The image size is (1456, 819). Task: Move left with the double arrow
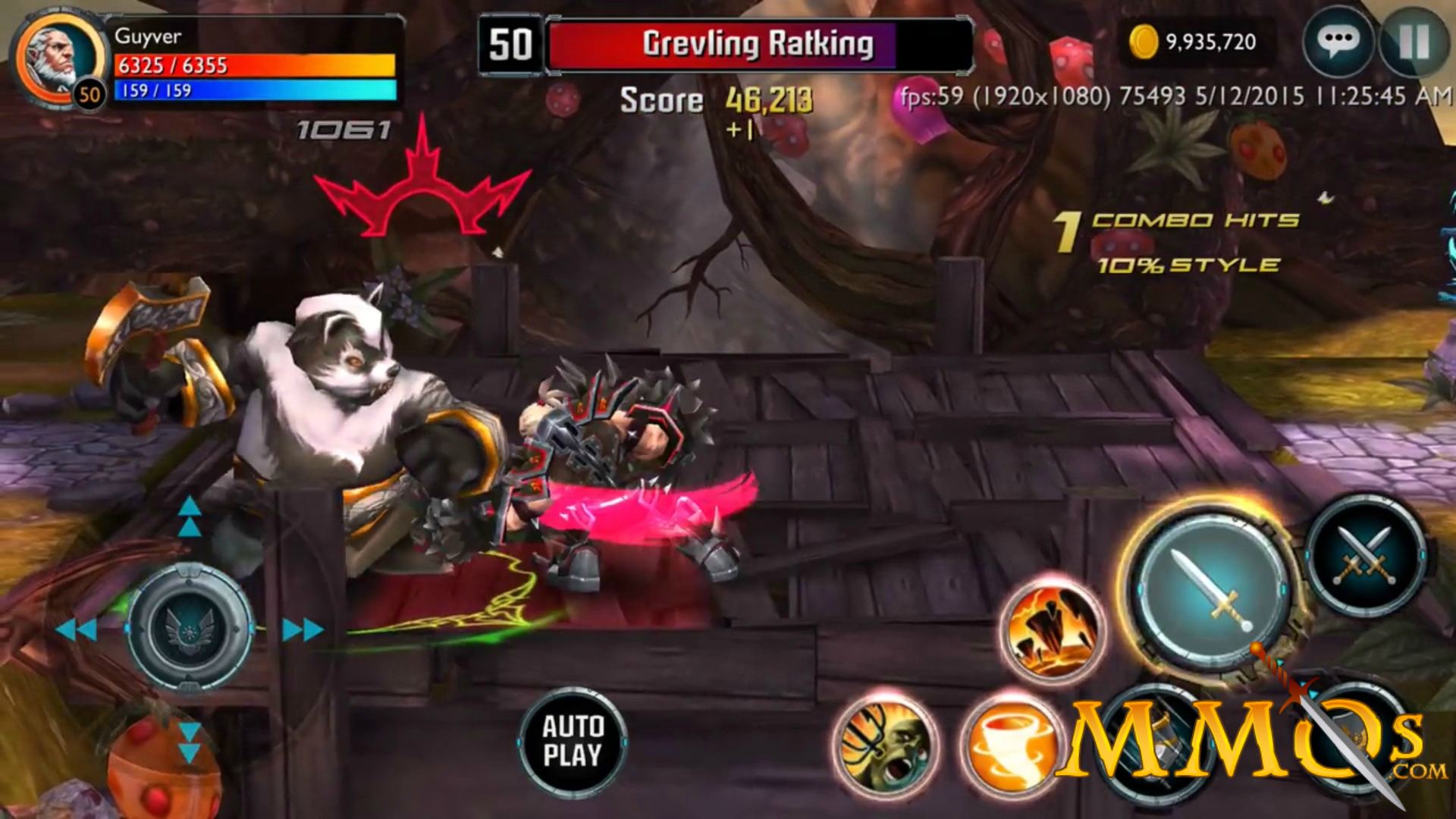[x=76, y=629]
